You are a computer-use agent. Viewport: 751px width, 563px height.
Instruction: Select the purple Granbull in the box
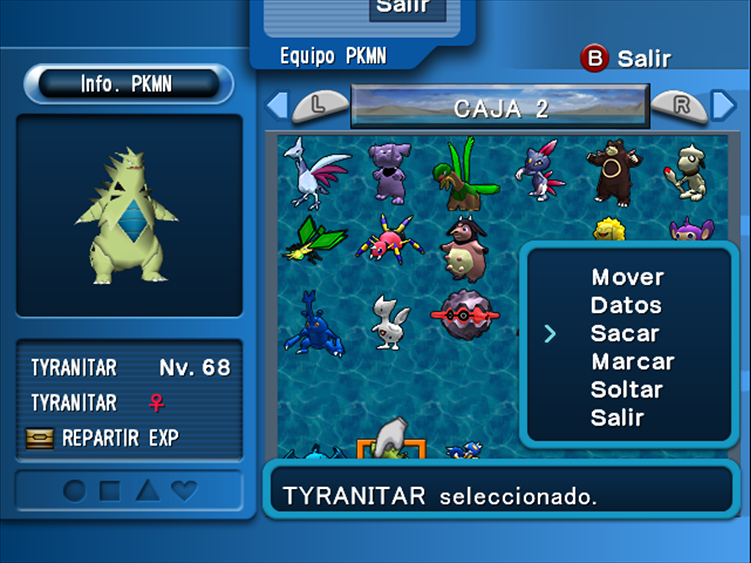[x=389, y=170]
